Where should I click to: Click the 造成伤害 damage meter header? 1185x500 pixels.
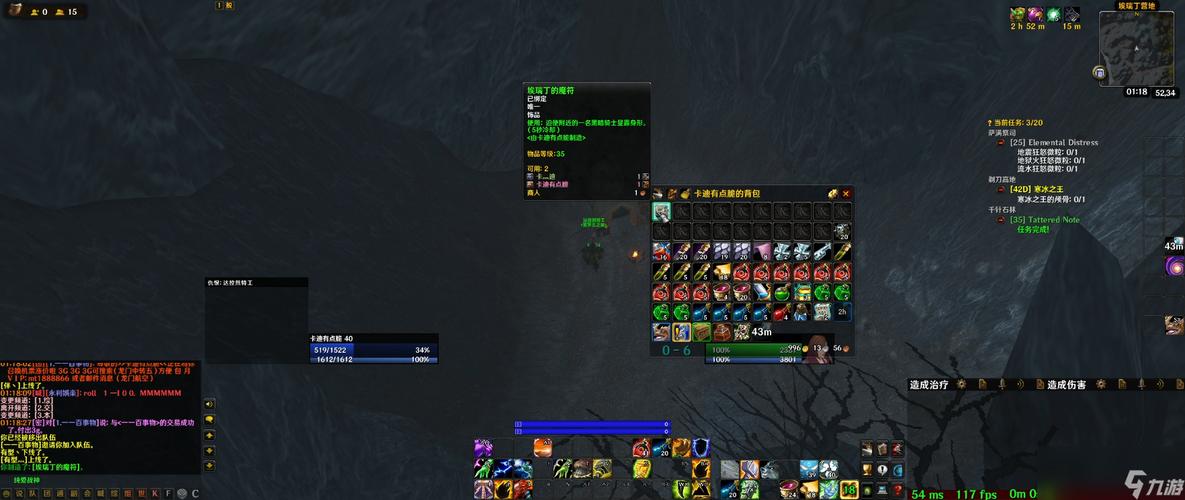[x=1065, y=384]
